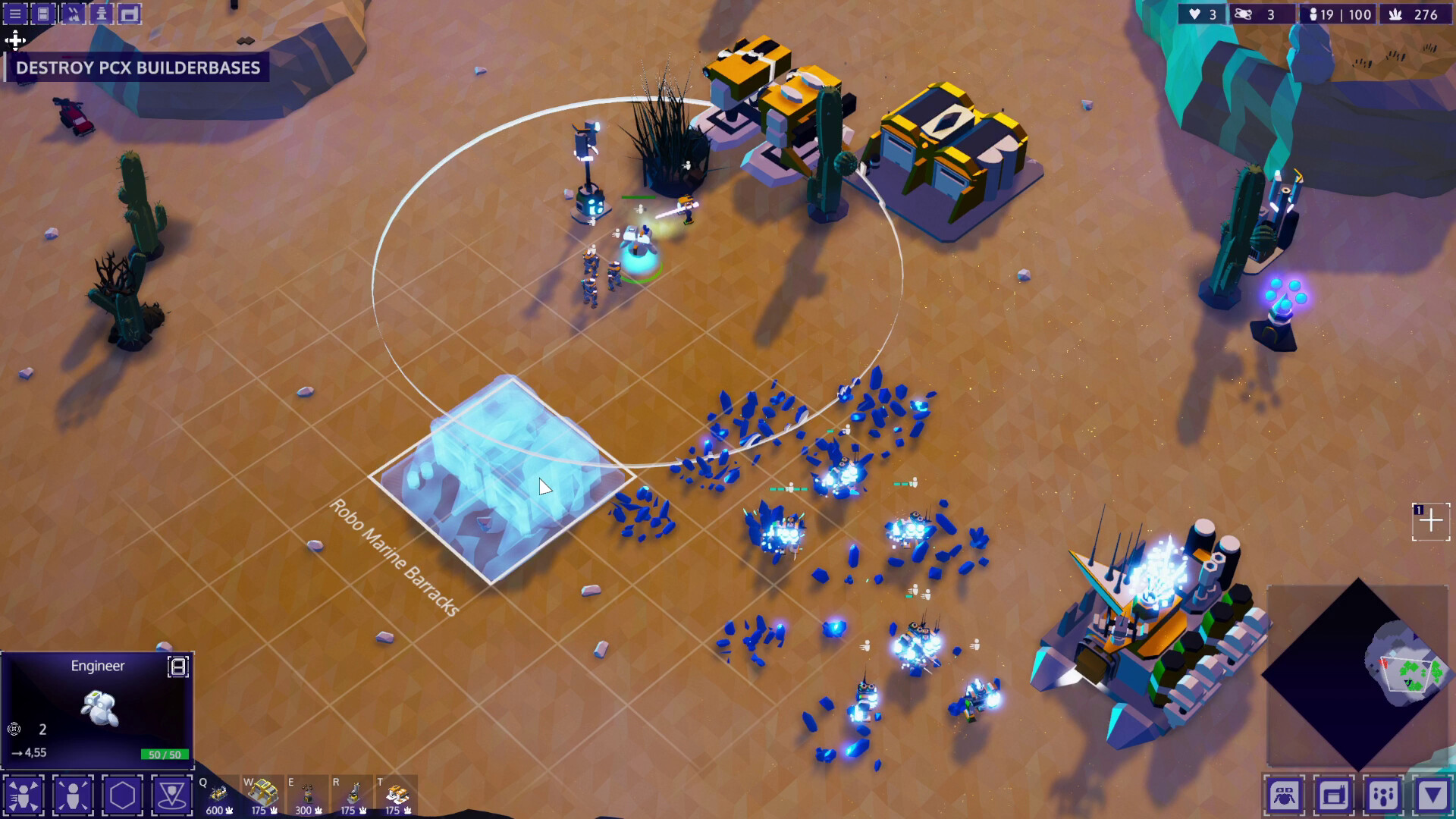The image size is (1456, 819).
Task: Select the turret construction icon on the top toolbar
Action: [102, 13]
